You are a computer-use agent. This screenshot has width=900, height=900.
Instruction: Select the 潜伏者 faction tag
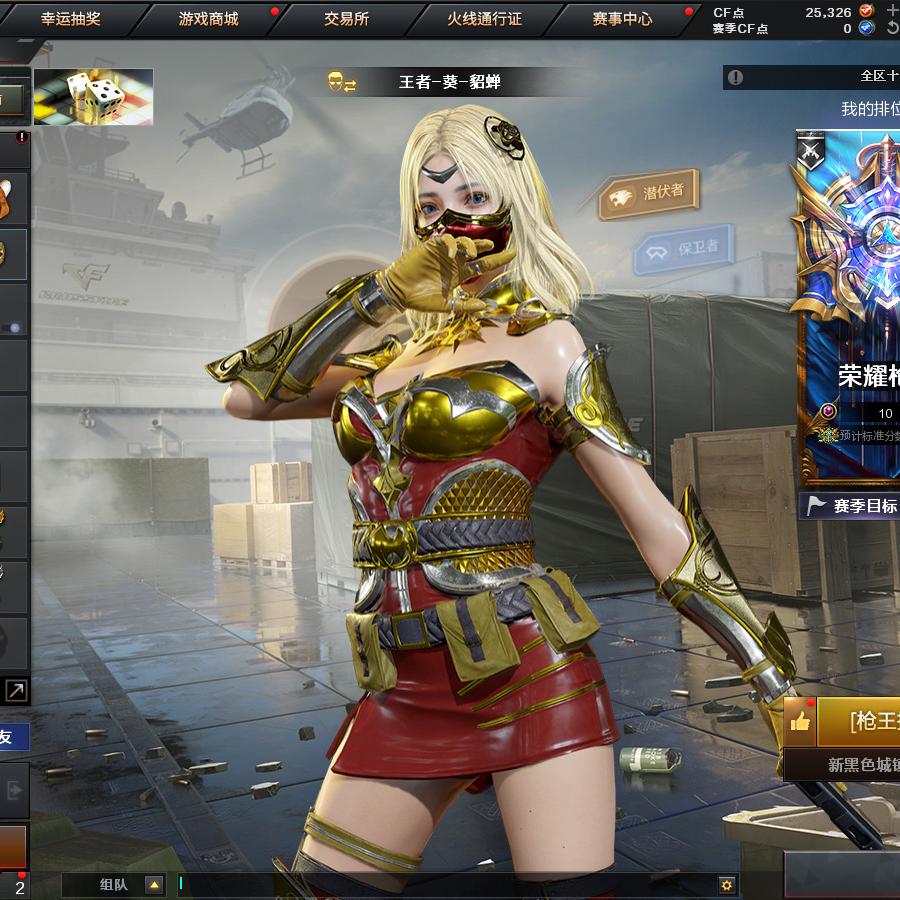(x=650, y=195)
